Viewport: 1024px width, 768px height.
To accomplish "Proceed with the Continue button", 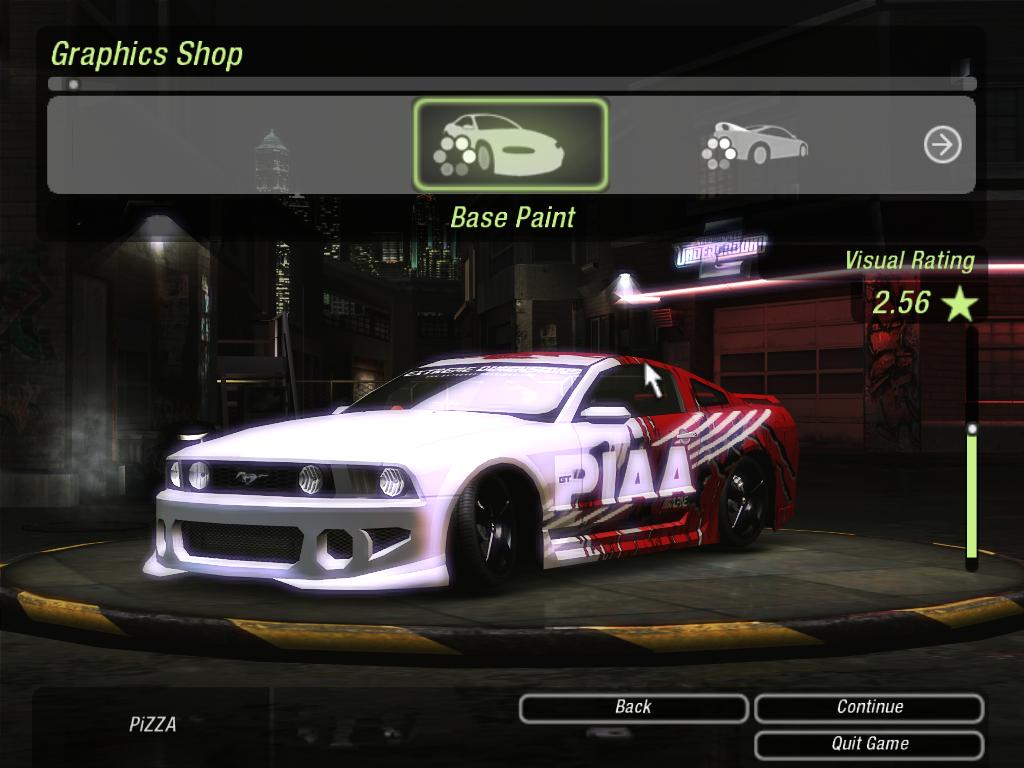I will click(x=869, y=708).
